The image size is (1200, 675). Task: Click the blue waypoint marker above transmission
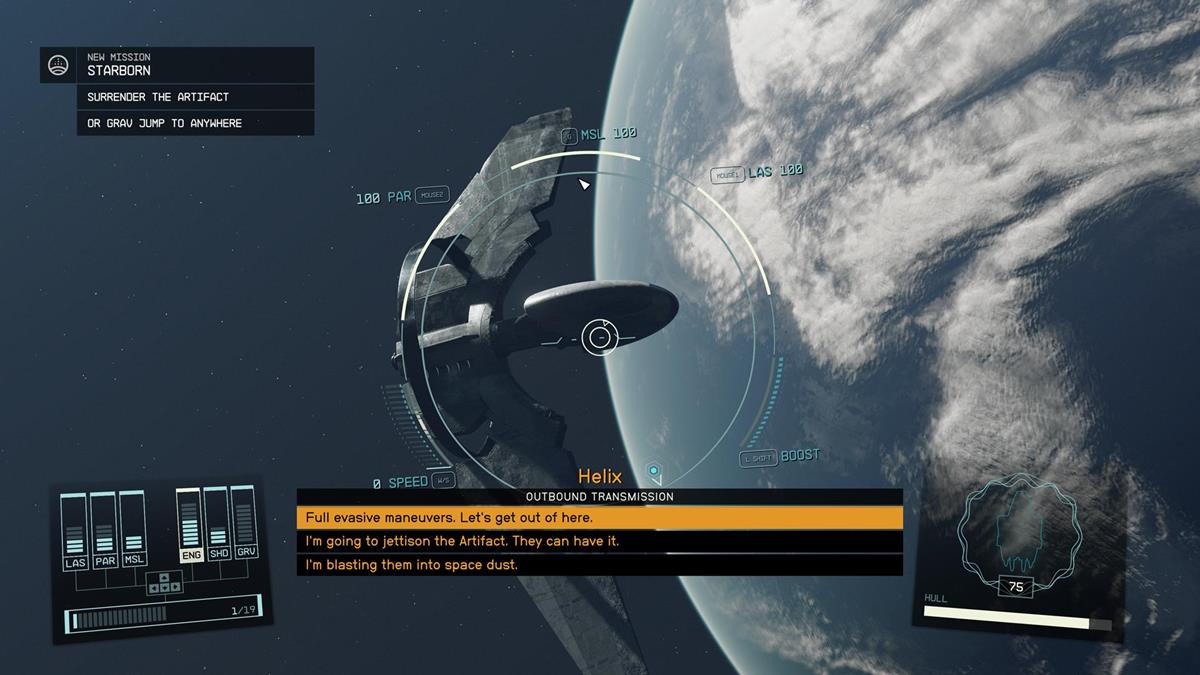tap(654, 470)
